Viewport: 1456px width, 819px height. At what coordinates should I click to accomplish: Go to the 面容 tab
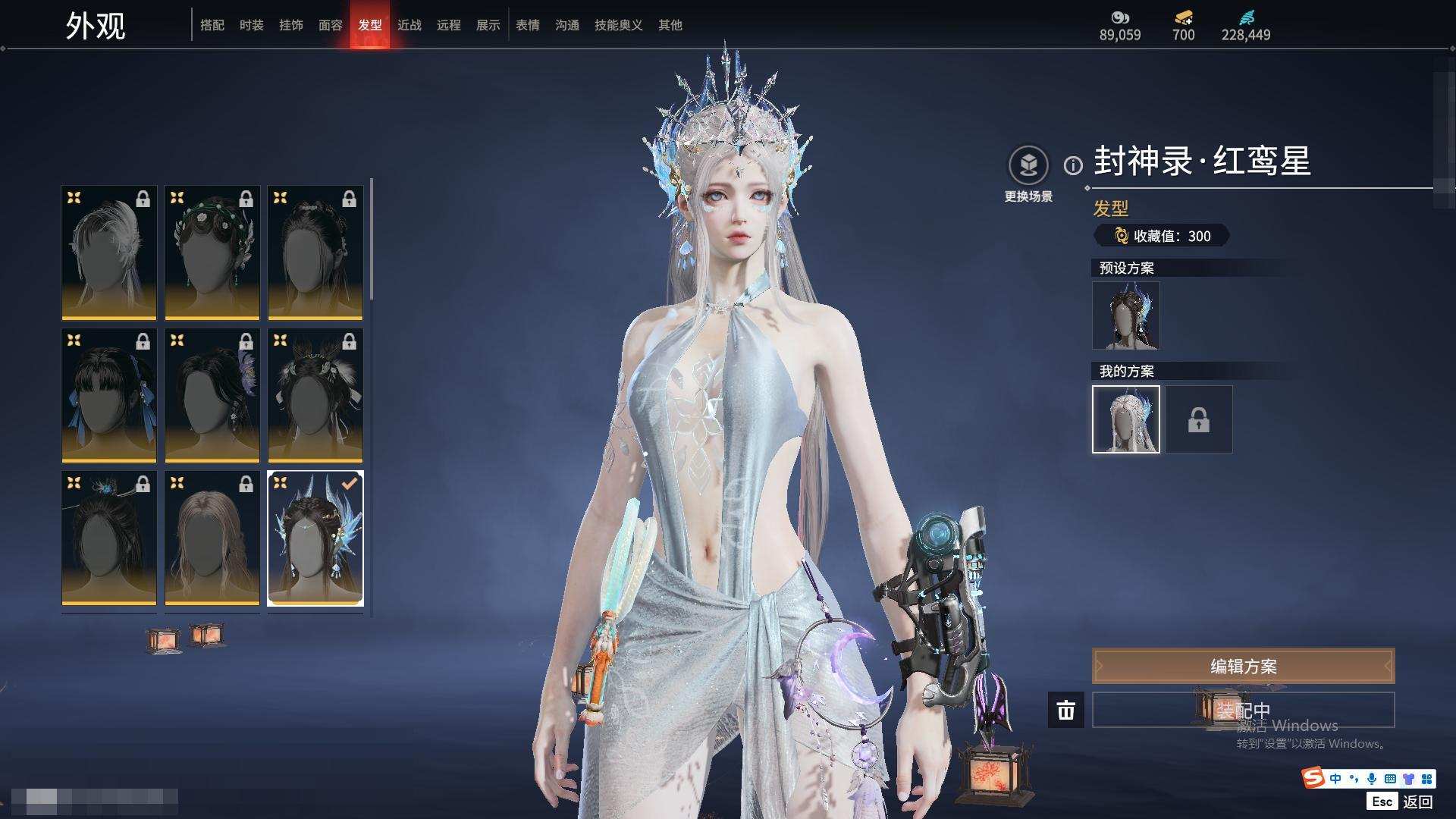(x=331, y=25)
